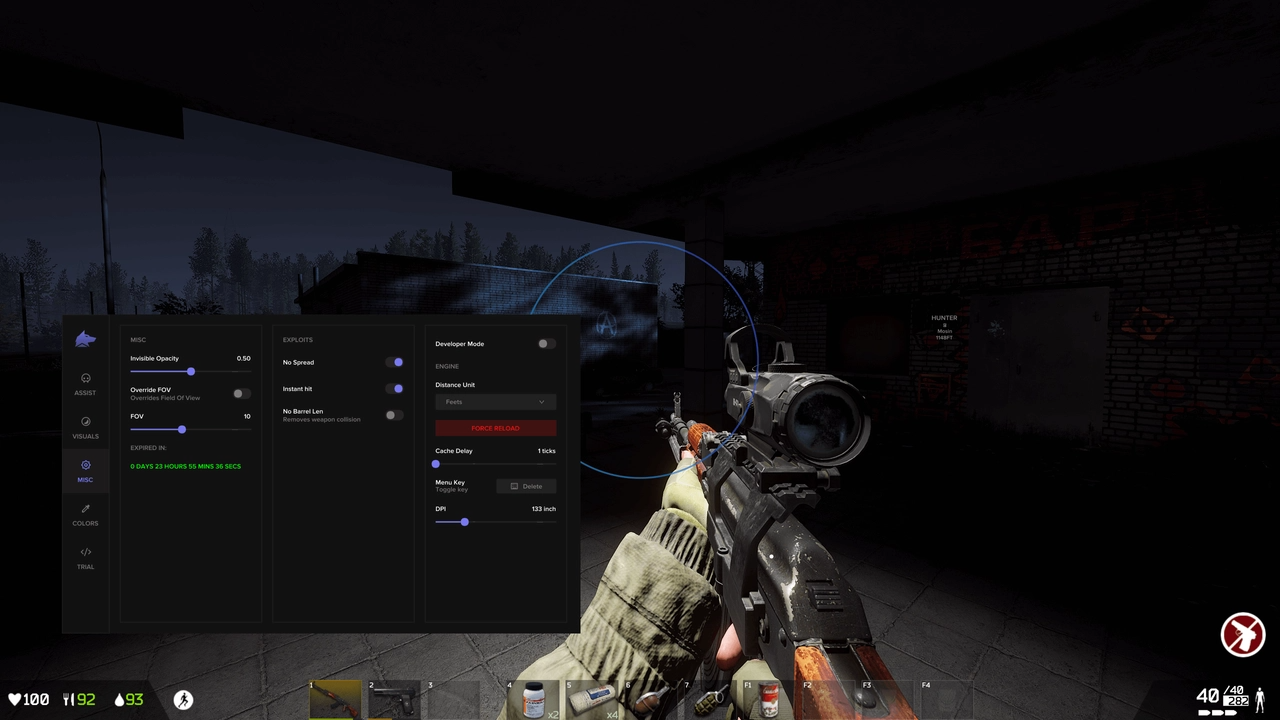Open the TRIAL code icon
Image resolution: width=1280 pixels, height=720 pixels.
85,553
